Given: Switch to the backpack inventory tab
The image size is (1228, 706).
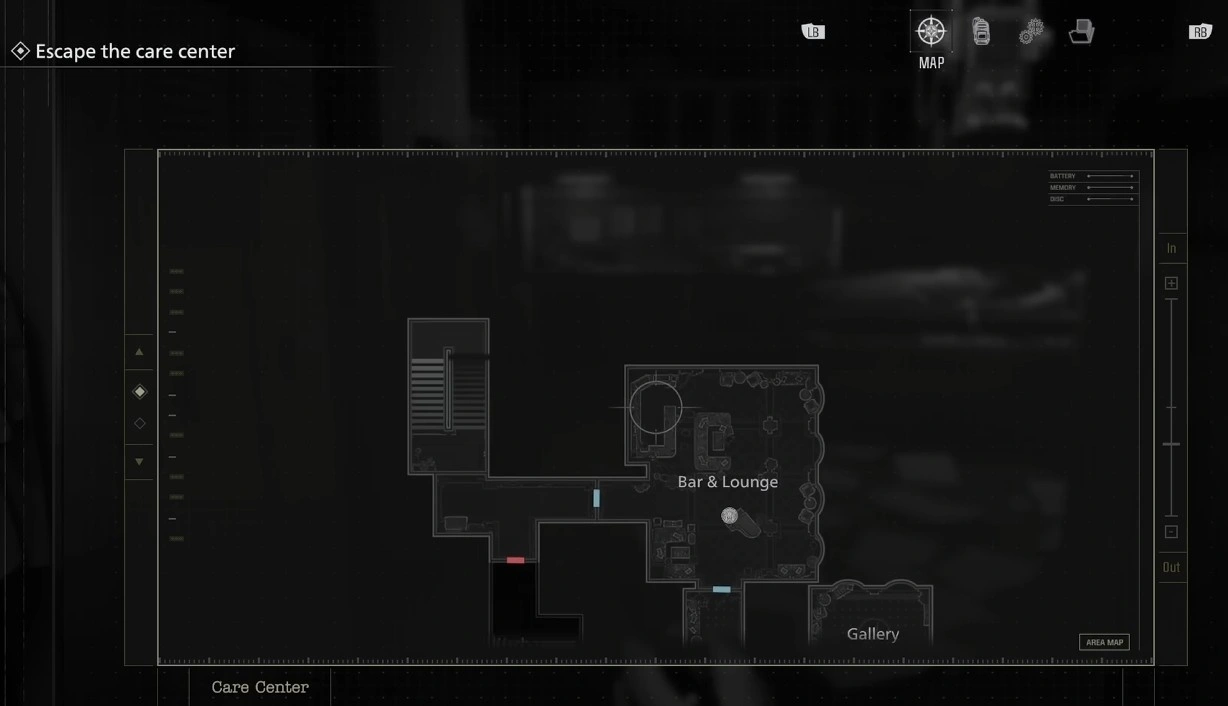Looking at the screenshot, I should [x=981, y=32].
